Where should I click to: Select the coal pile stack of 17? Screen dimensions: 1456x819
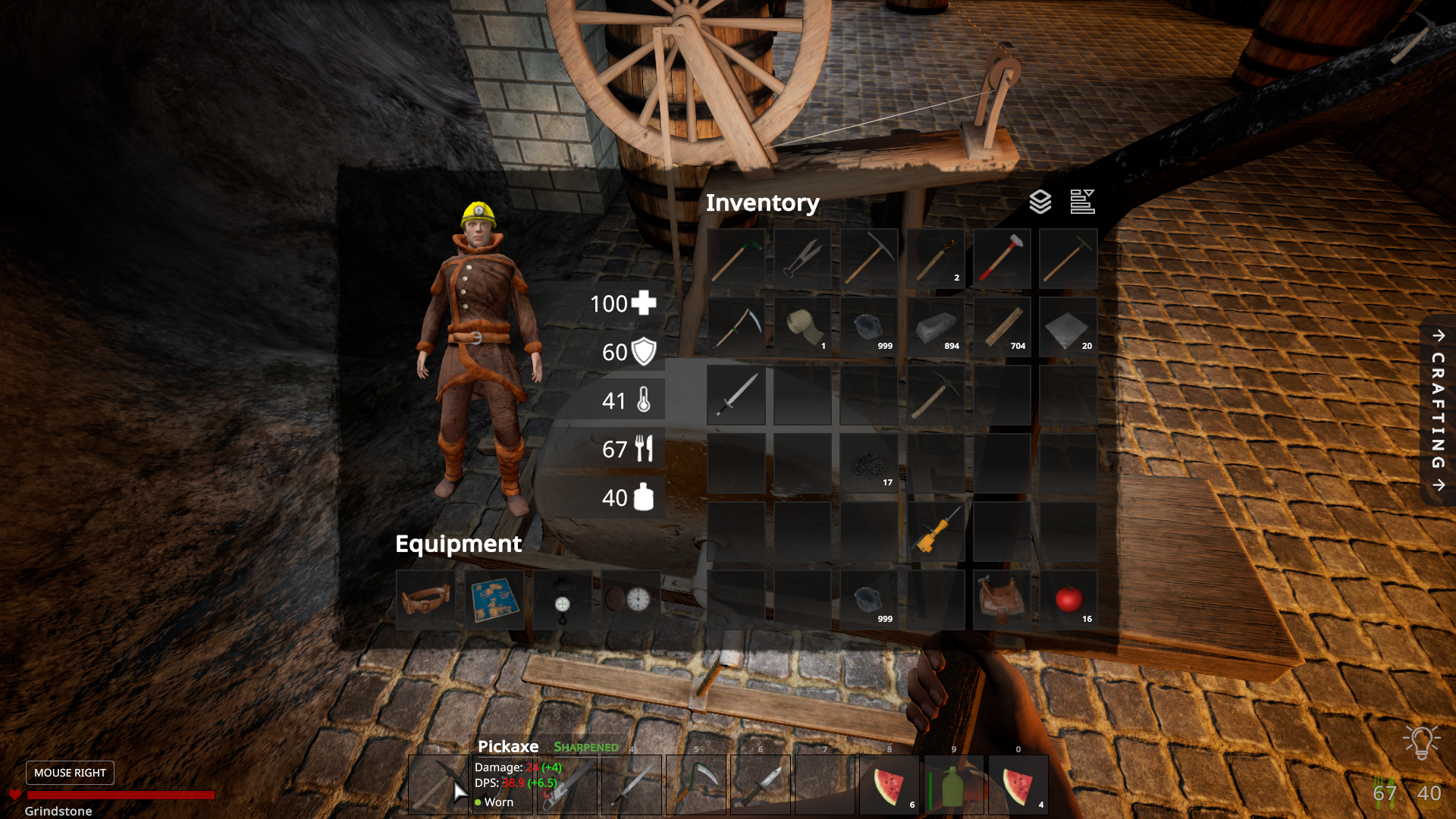[869, 463]
